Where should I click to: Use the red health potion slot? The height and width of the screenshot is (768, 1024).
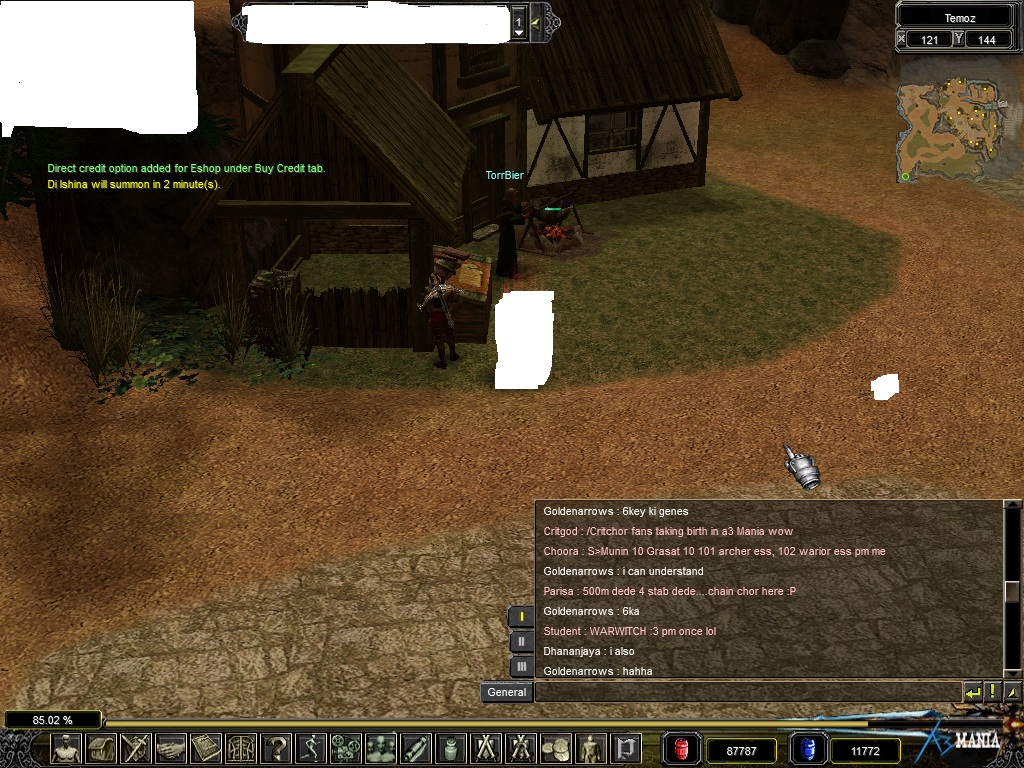coord(682,749)
